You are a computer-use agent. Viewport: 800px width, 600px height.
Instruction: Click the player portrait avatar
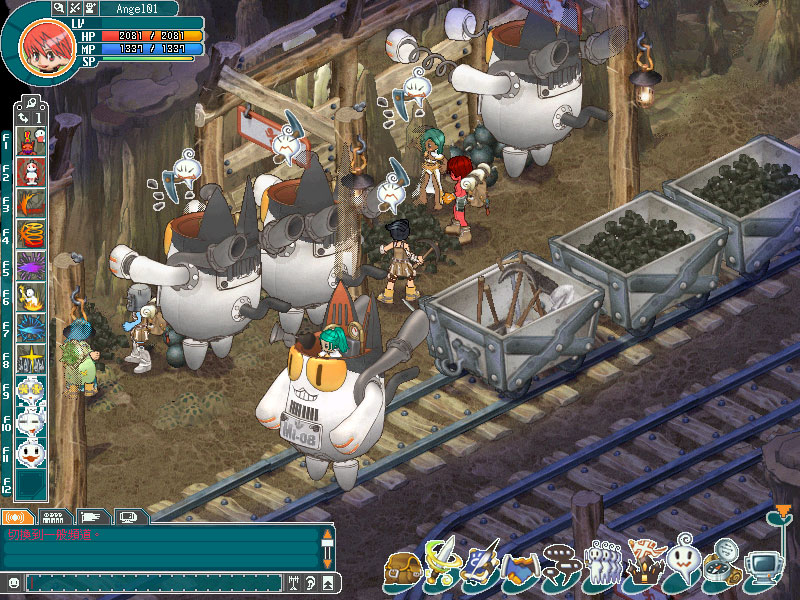pyautogui.click(x=40, y=42)
